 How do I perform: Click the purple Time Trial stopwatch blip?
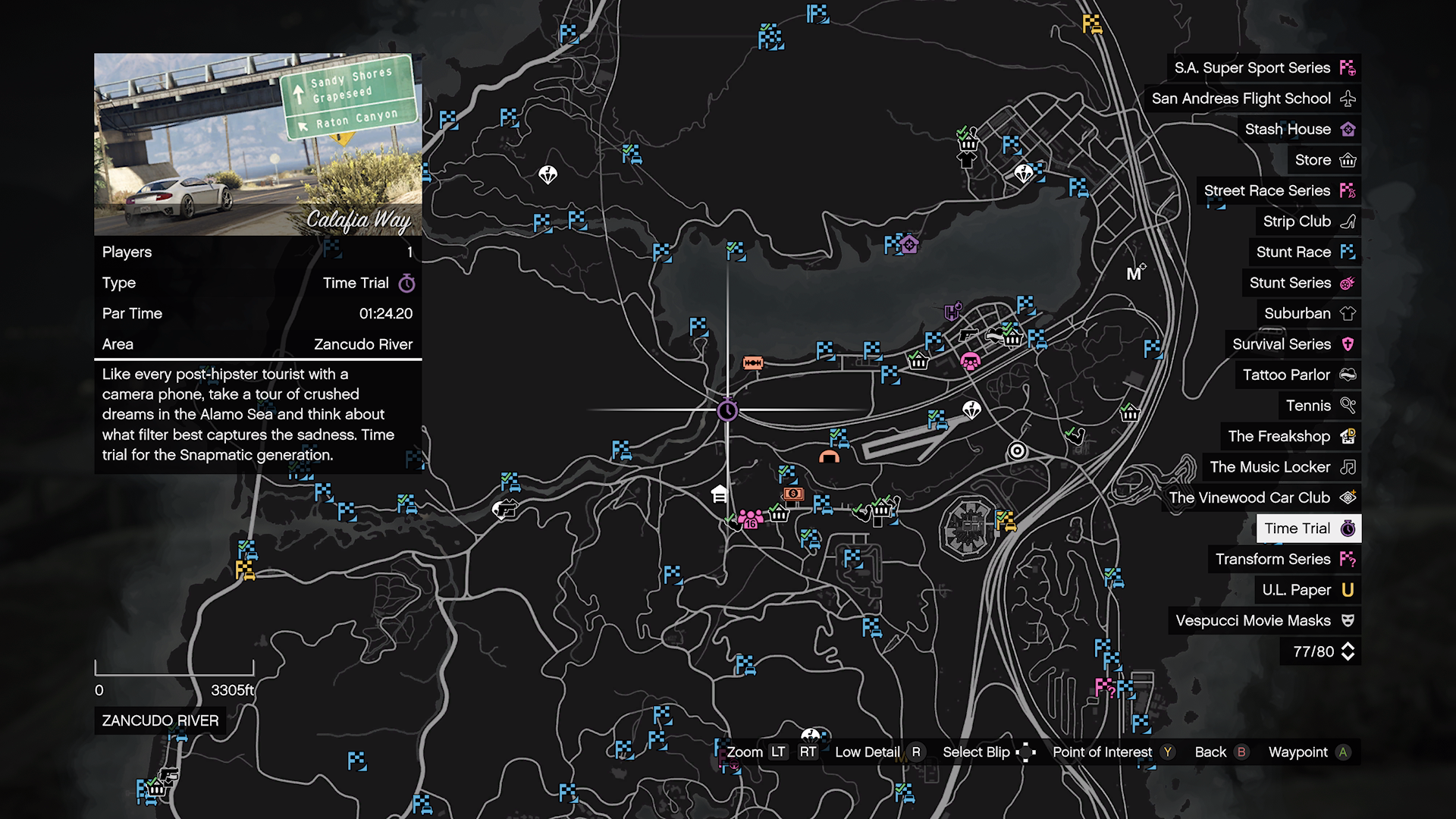727,410
